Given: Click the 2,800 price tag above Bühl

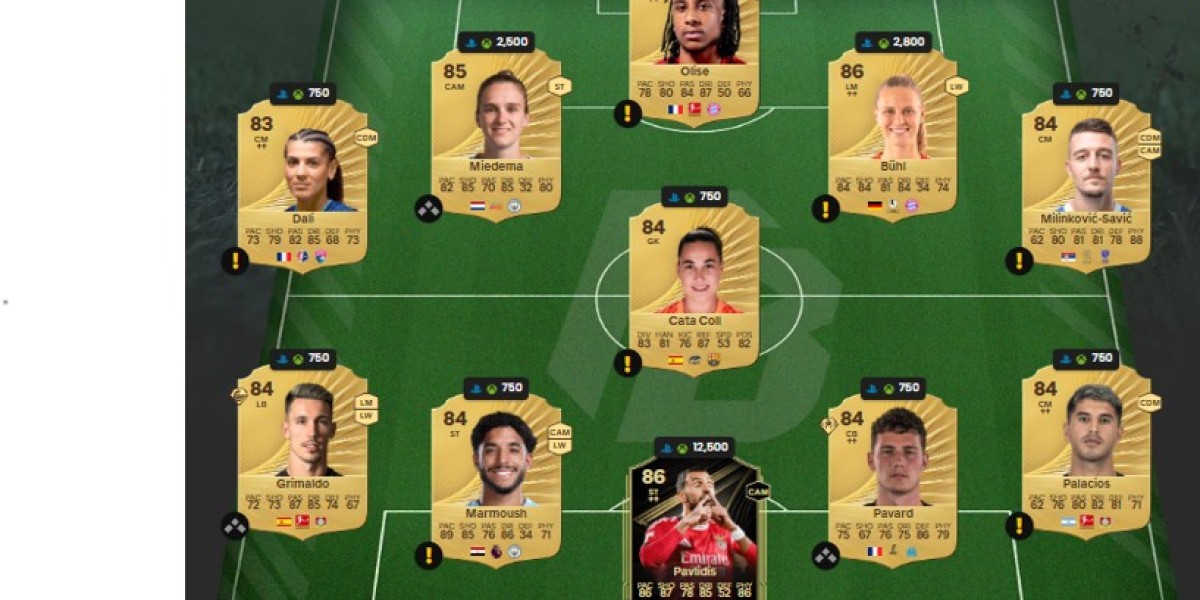Looking at the screenshot, I should point(892,43).
